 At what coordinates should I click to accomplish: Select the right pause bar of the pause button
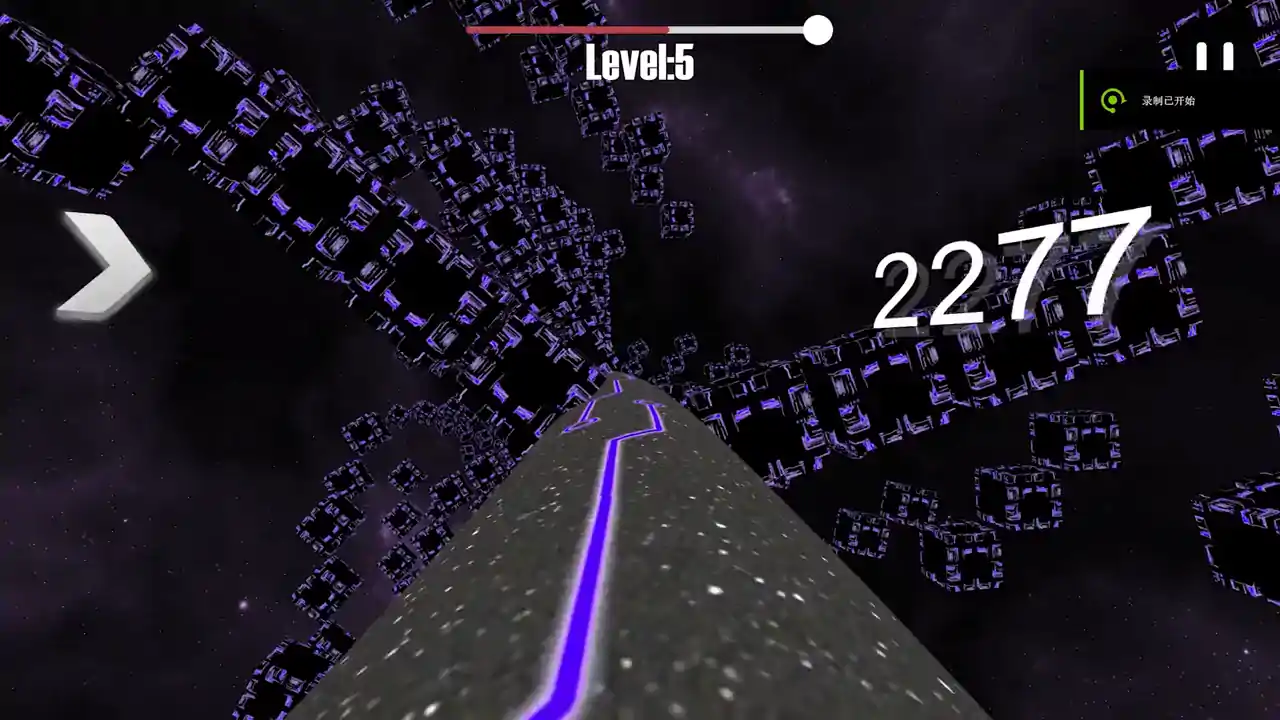1229,57
